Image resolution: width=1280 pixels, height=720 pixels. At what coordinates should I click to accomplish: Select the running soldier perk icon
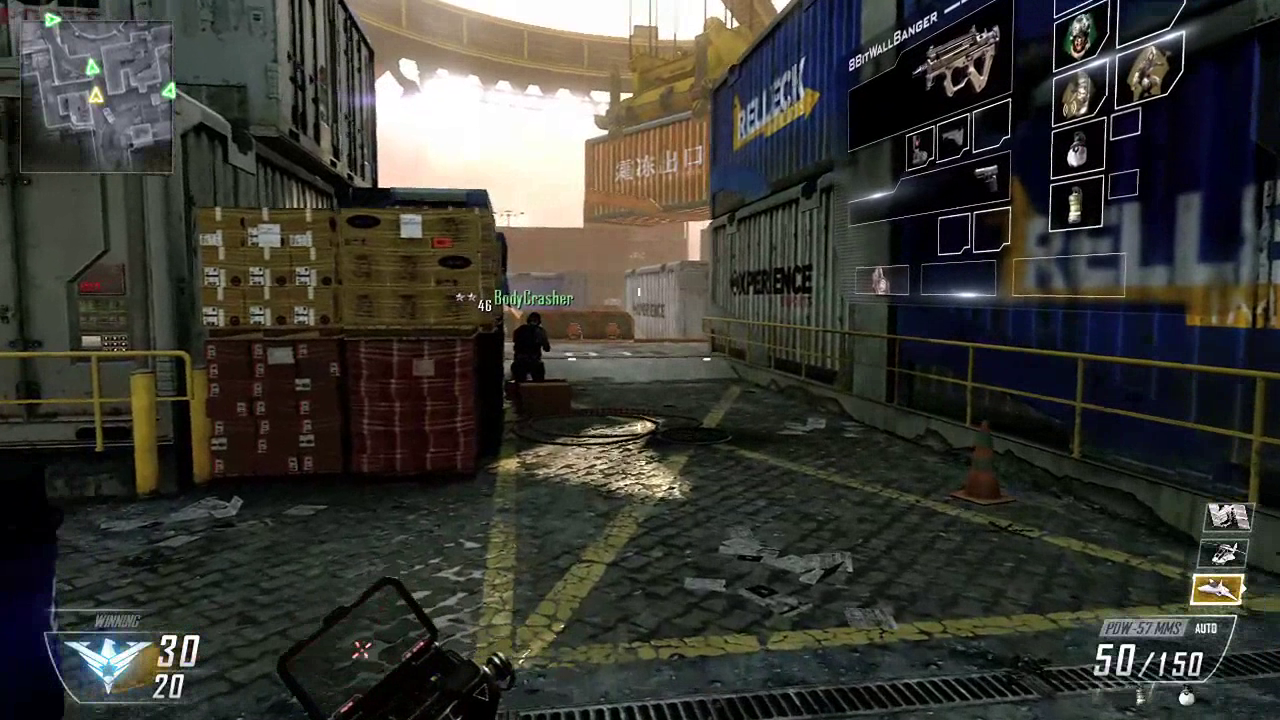coord(1151,73)
